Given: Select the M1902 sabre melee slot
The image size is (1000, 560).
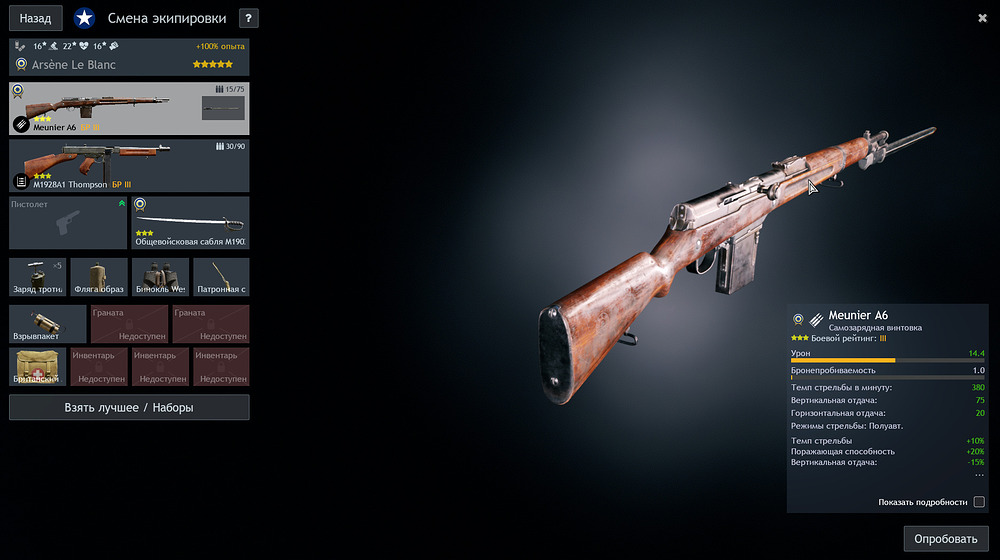Looking at the screenshot, I should point(190,222).
